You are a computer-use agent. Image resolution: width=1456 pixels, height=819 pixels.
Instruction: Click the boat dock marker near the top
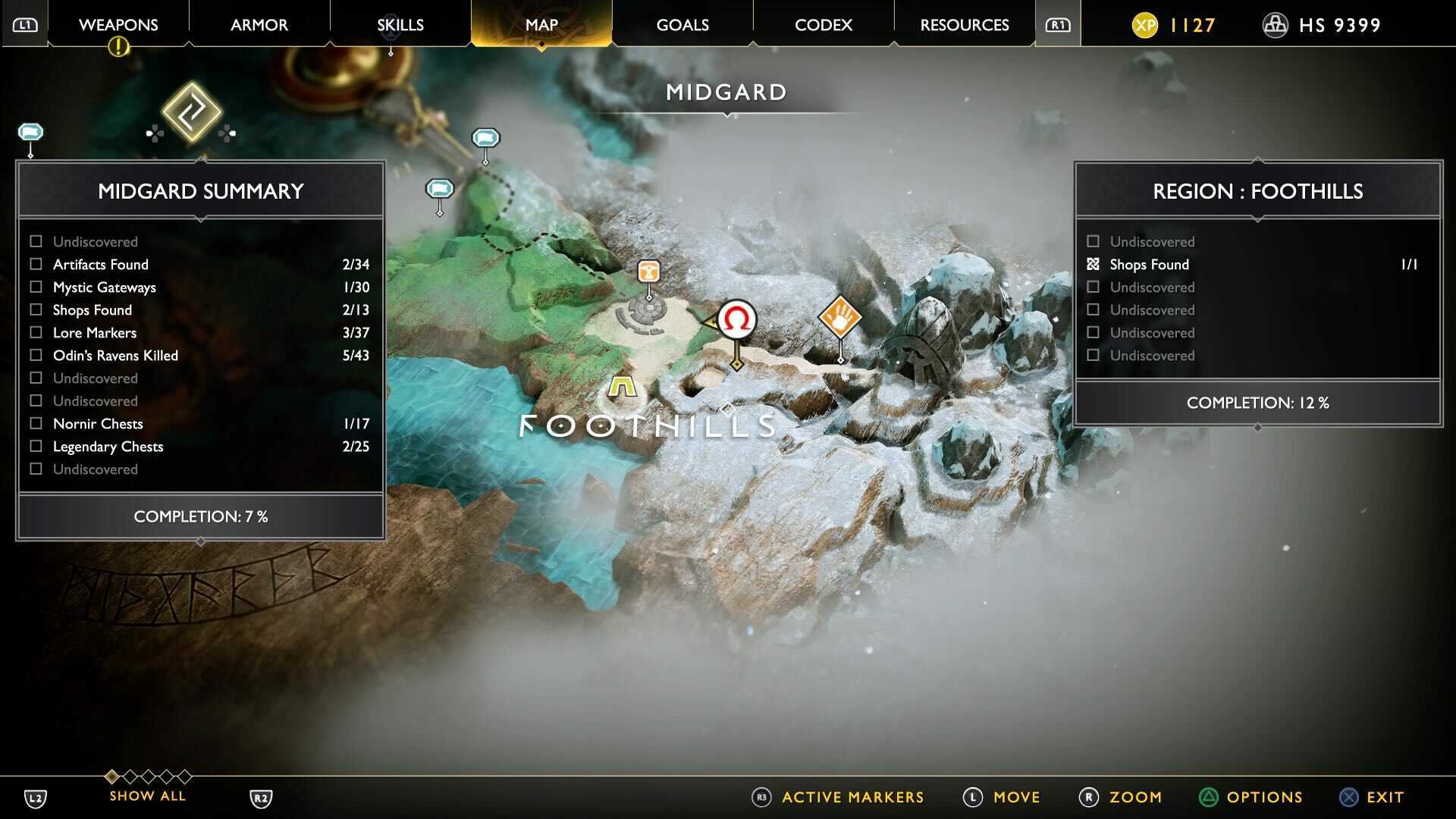point(485,139)
